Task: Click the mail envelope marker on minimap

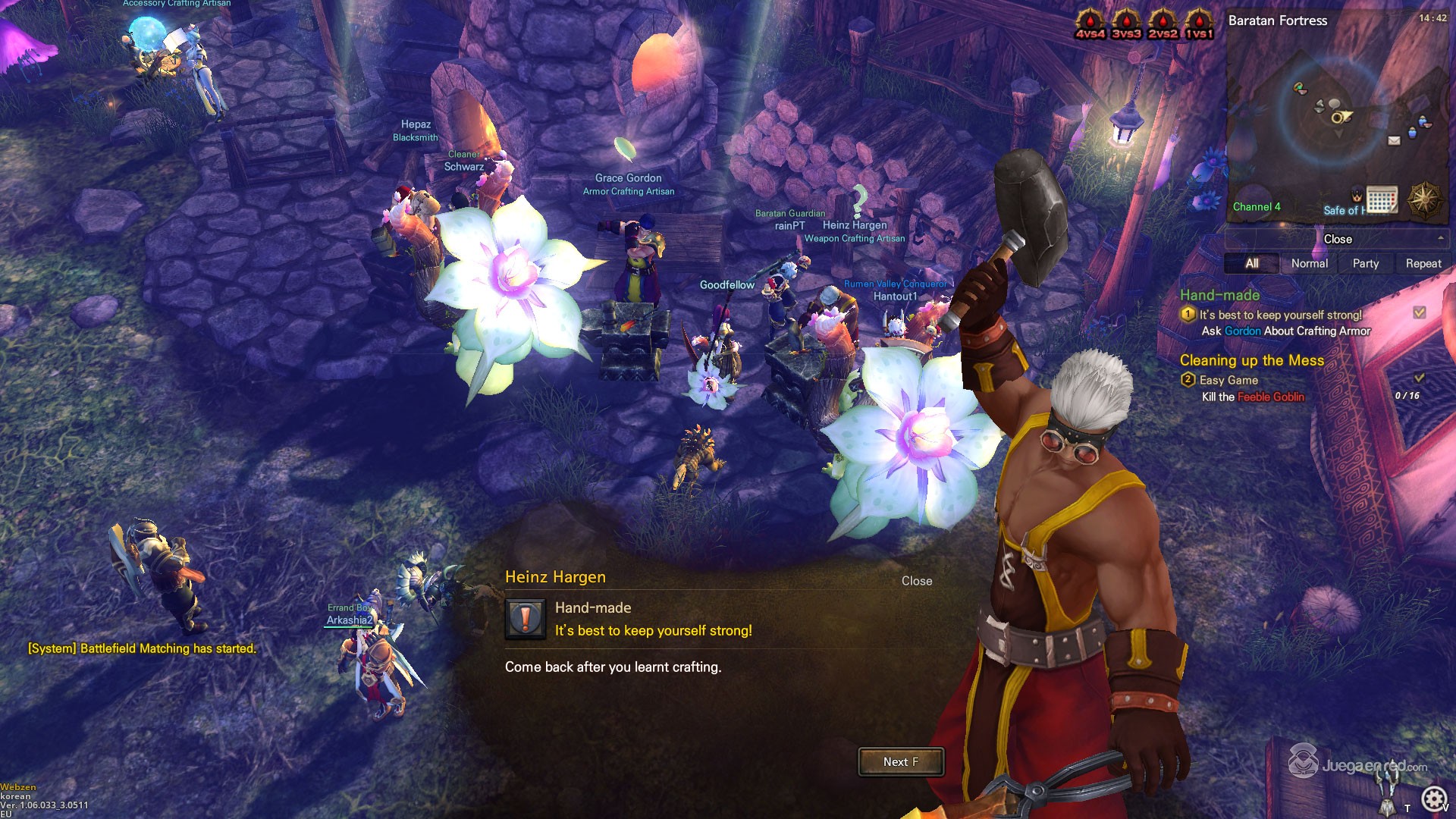Action: [x=1394, y=140]
